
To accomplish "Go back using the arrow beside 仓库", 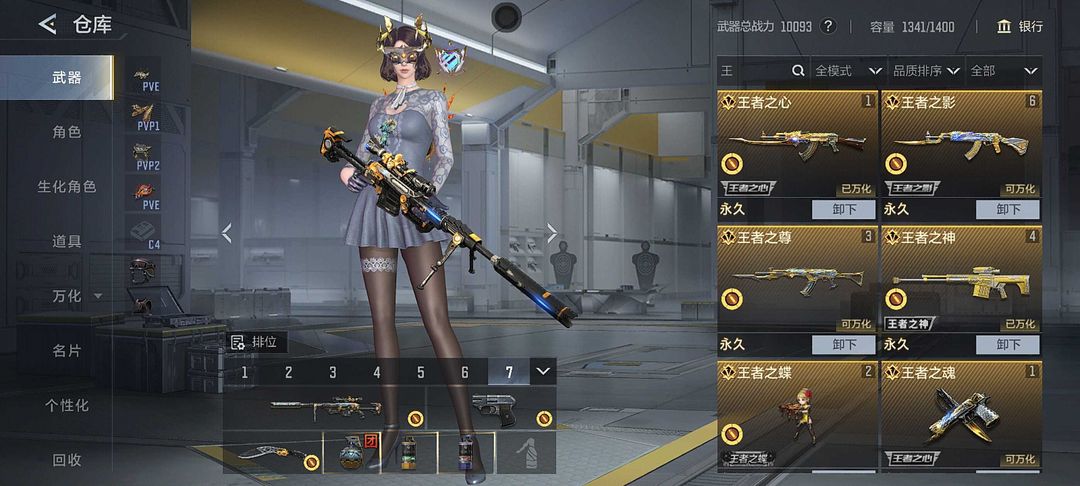I will click(x=47, y=25).
